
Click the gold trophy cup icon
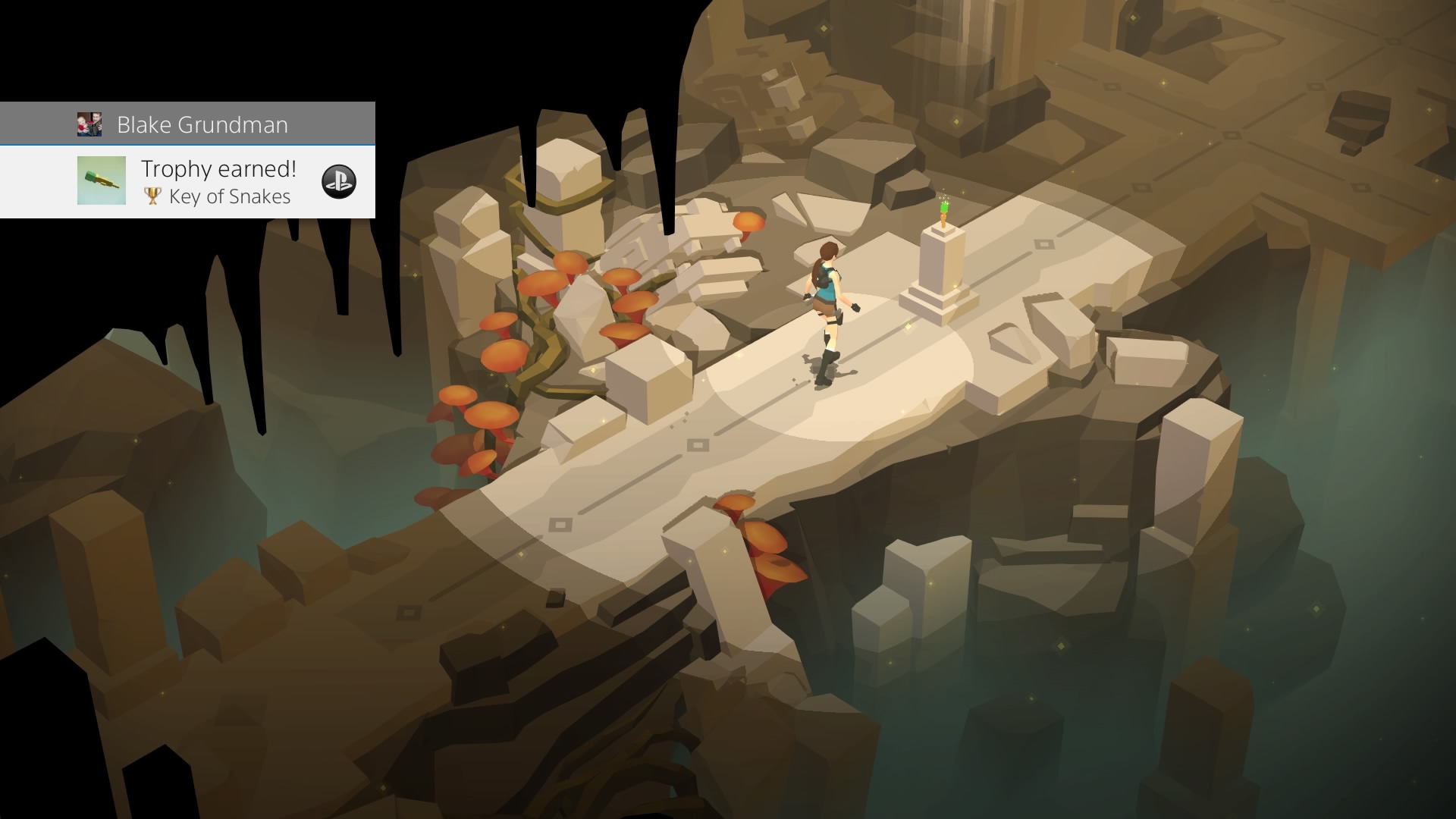click(x=152, y=196)
